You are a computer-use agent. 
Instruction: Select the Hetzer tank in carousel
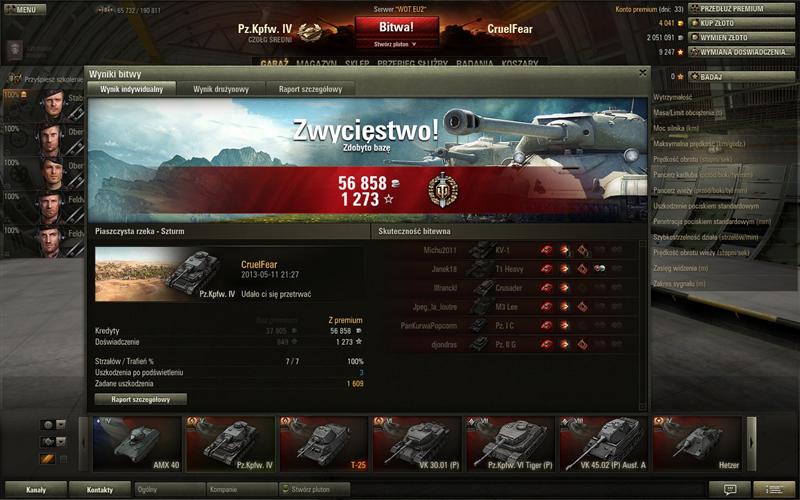click(698, 443)
